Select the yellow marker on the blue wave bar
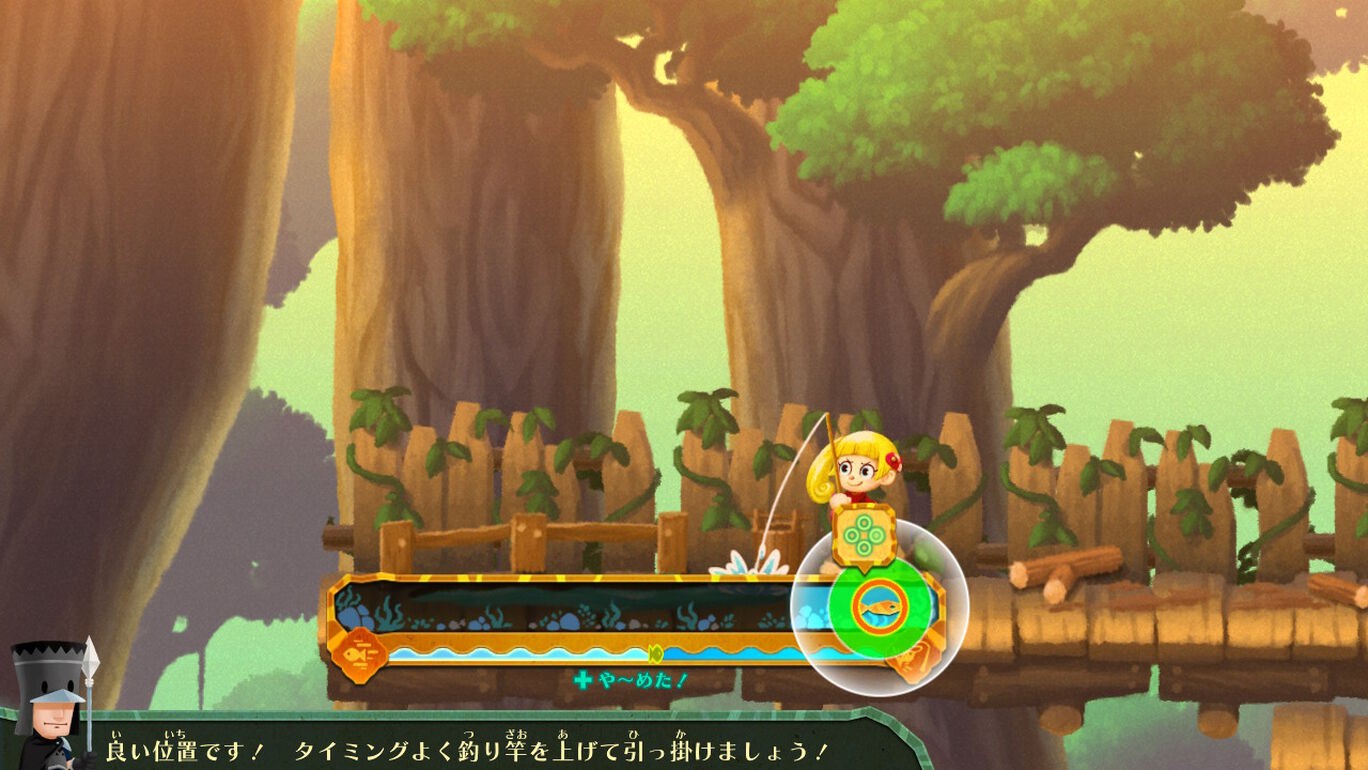 pyautogui.click(x=655, y=654)
